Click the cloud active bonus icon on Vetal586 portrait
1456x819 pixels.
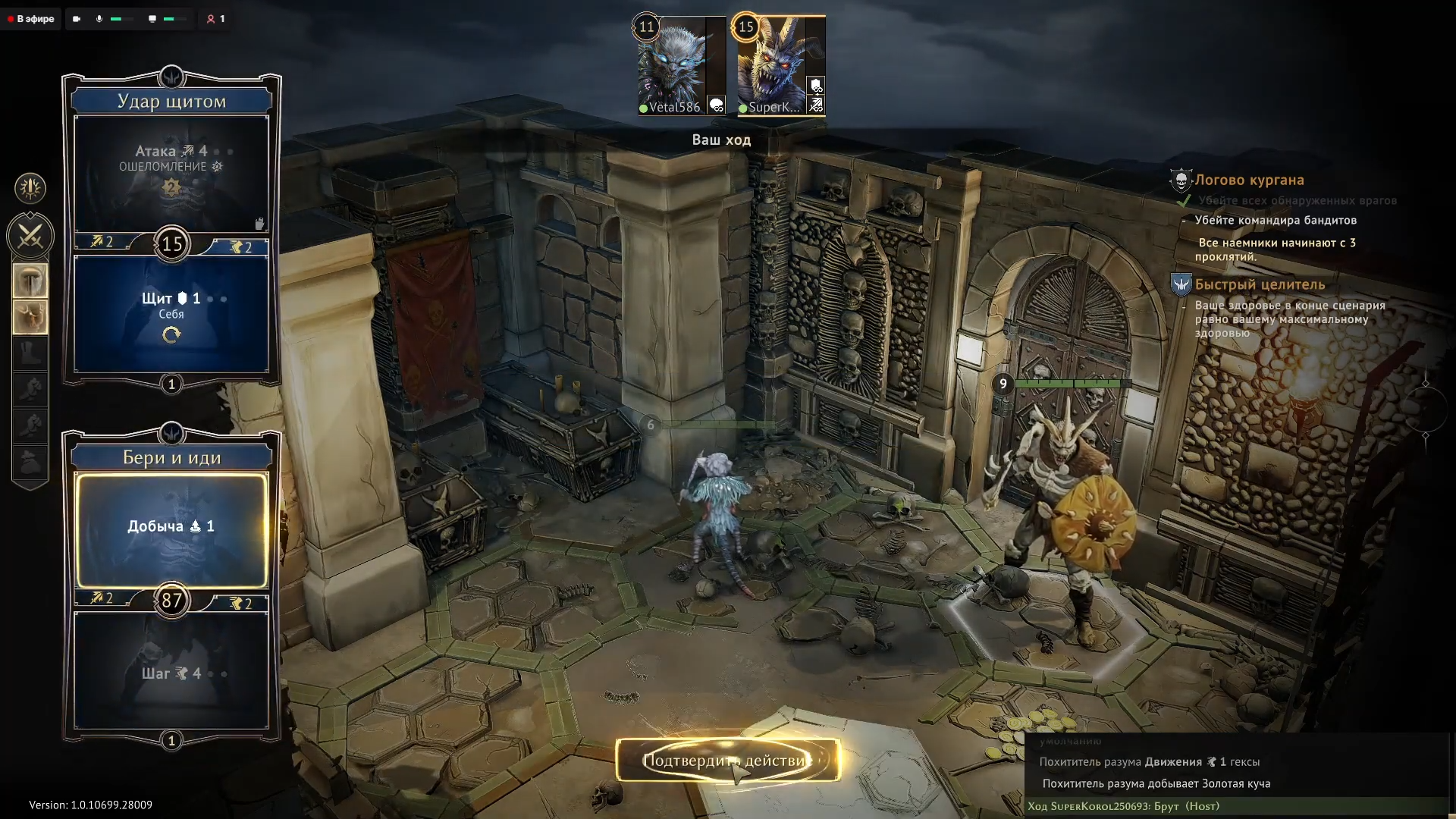coord(717,105)
